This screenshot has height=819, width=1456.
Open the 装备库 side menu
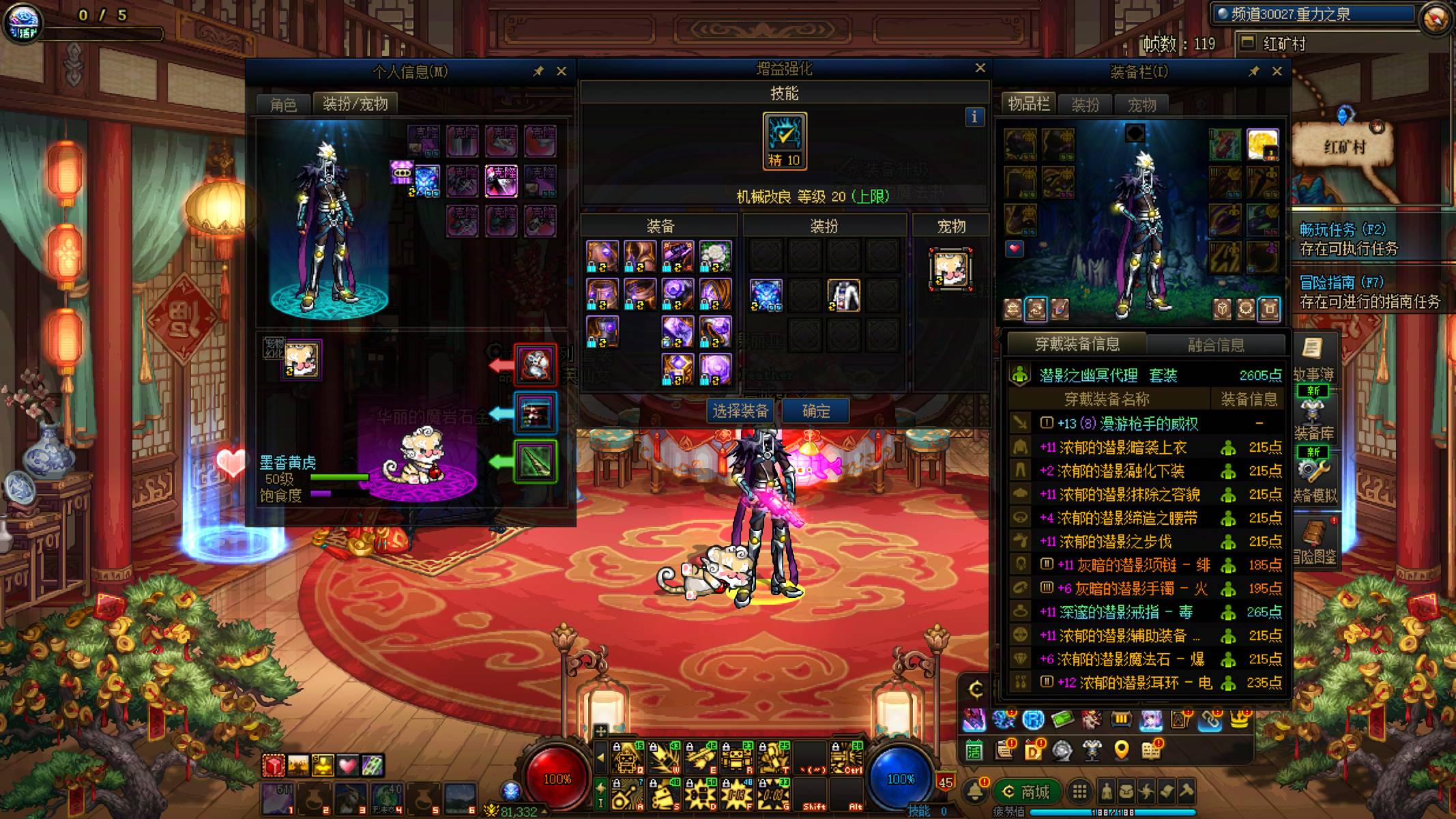tap(1313, 418)
